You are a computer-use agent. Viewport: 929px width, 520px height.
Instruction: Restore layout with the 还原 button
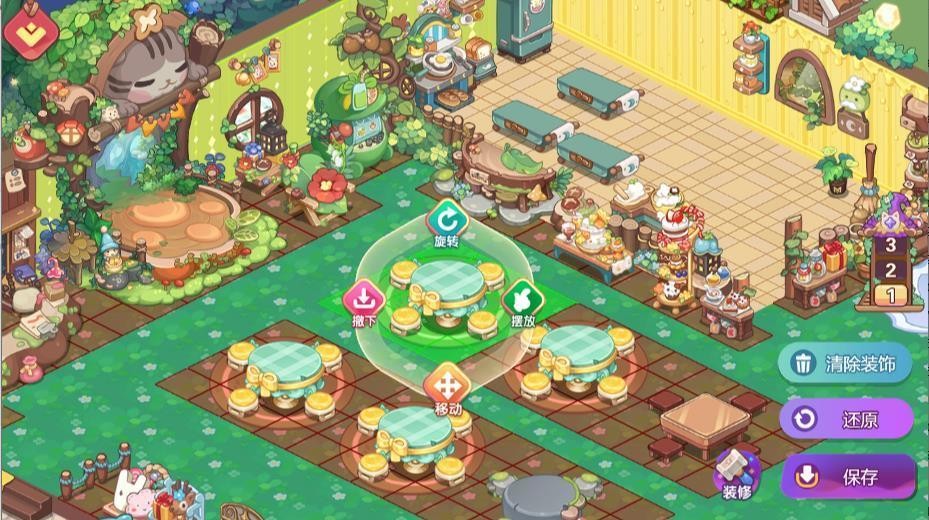tap(847, 419)
